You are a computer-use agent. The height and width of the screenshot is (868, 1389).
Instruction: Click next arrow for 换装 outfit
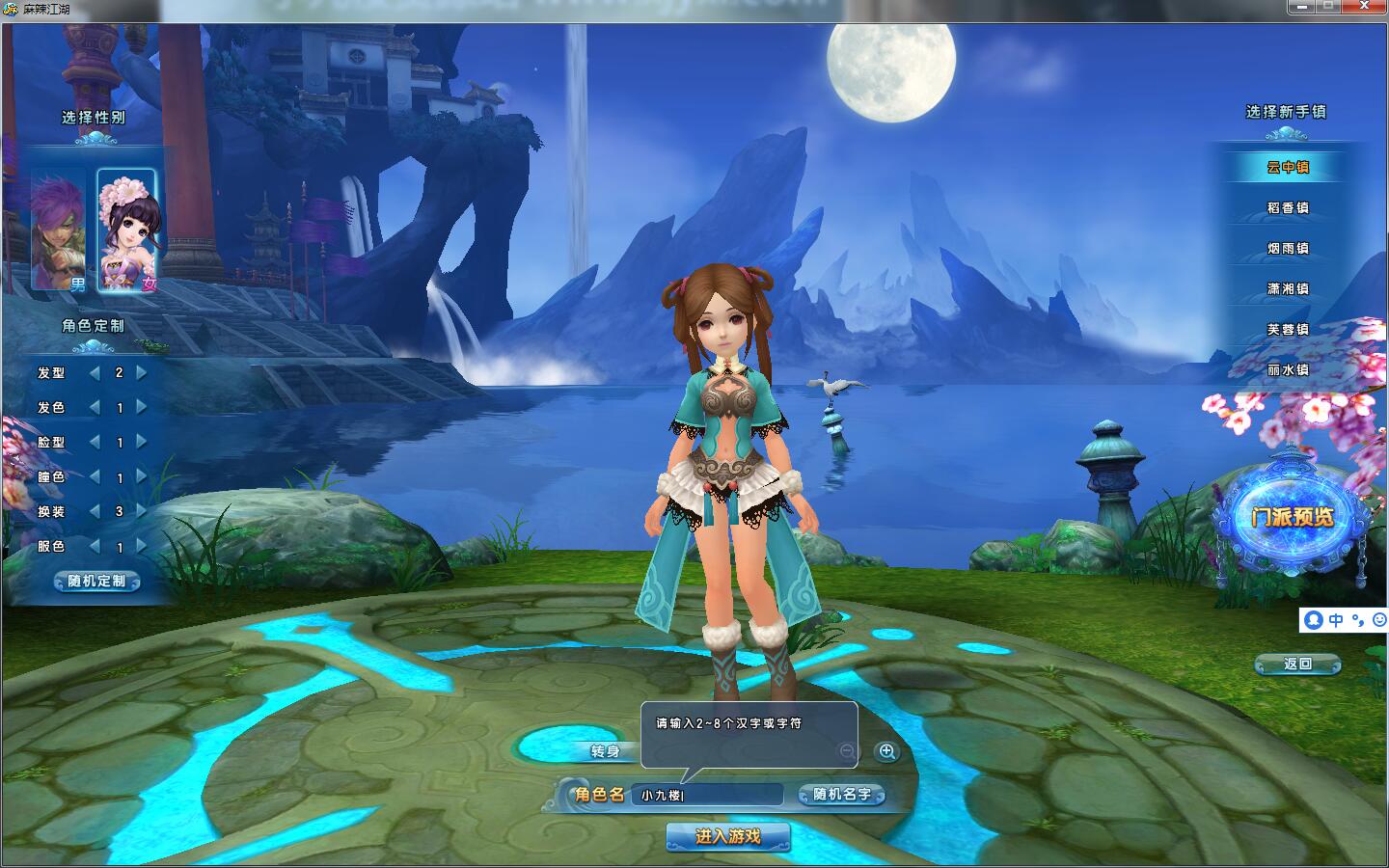143,511
